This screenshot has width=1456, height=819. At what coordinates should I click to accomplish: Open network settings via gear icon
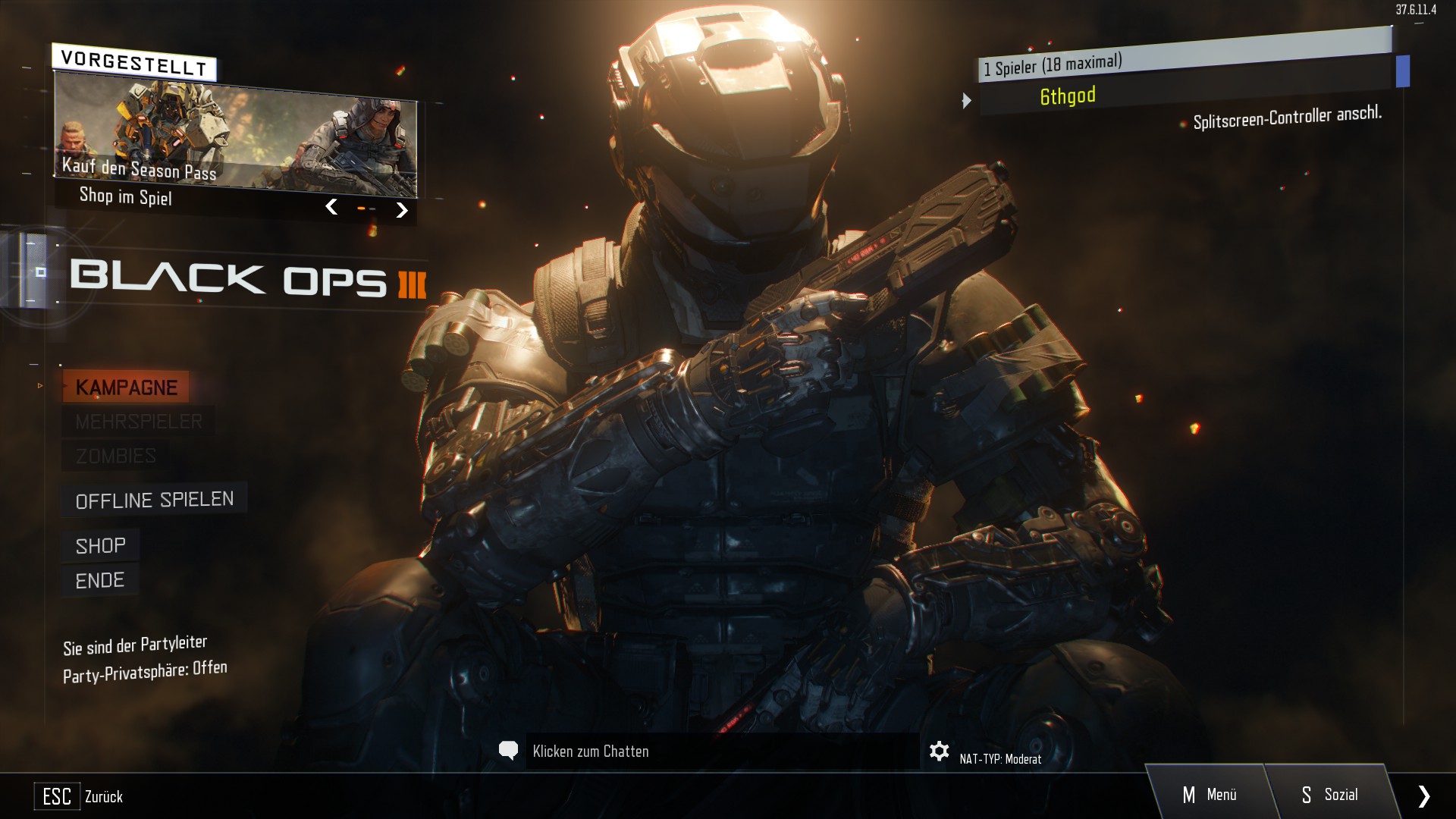[939, 752]
